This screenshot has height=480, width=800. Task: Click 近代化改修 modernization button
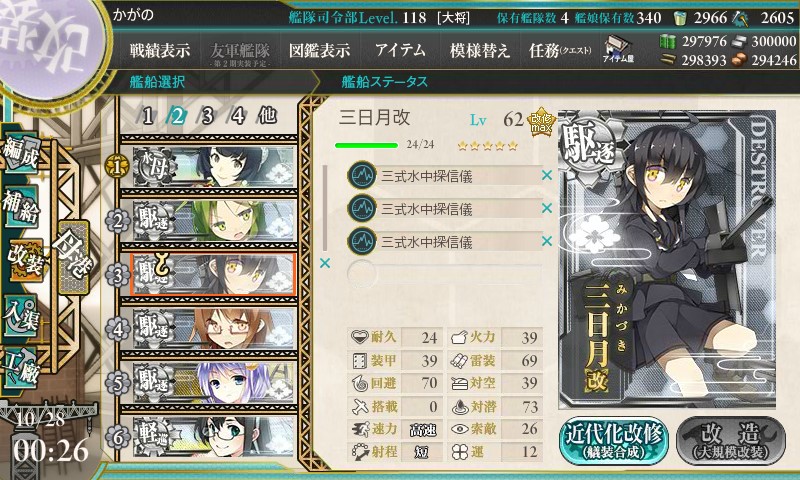(x=613, y=438)
